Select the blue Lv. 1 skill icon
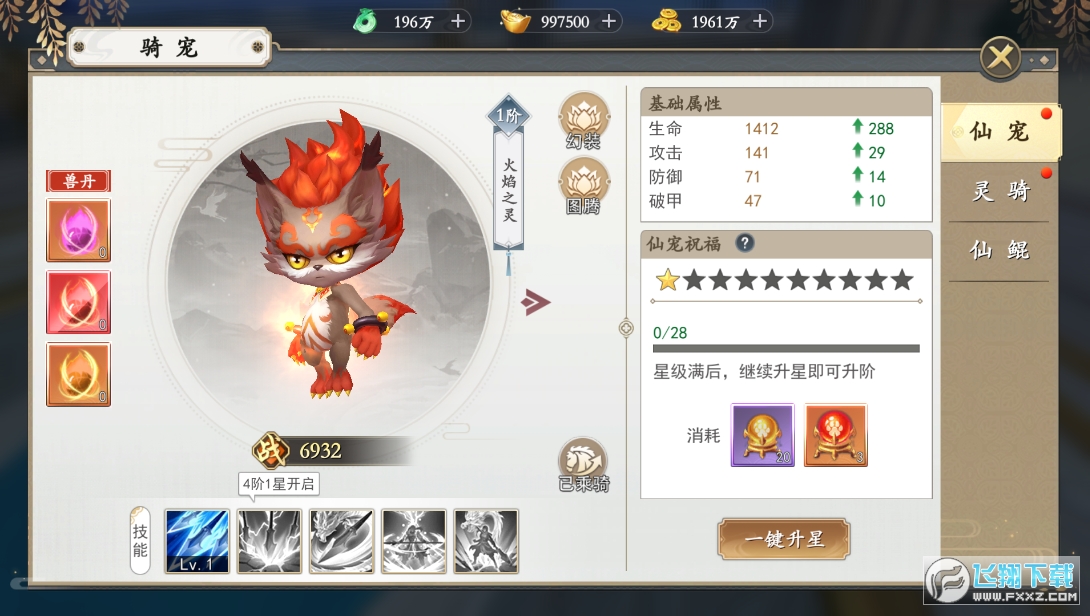This screenshot has height=616, width=1090. coord(197,541)
